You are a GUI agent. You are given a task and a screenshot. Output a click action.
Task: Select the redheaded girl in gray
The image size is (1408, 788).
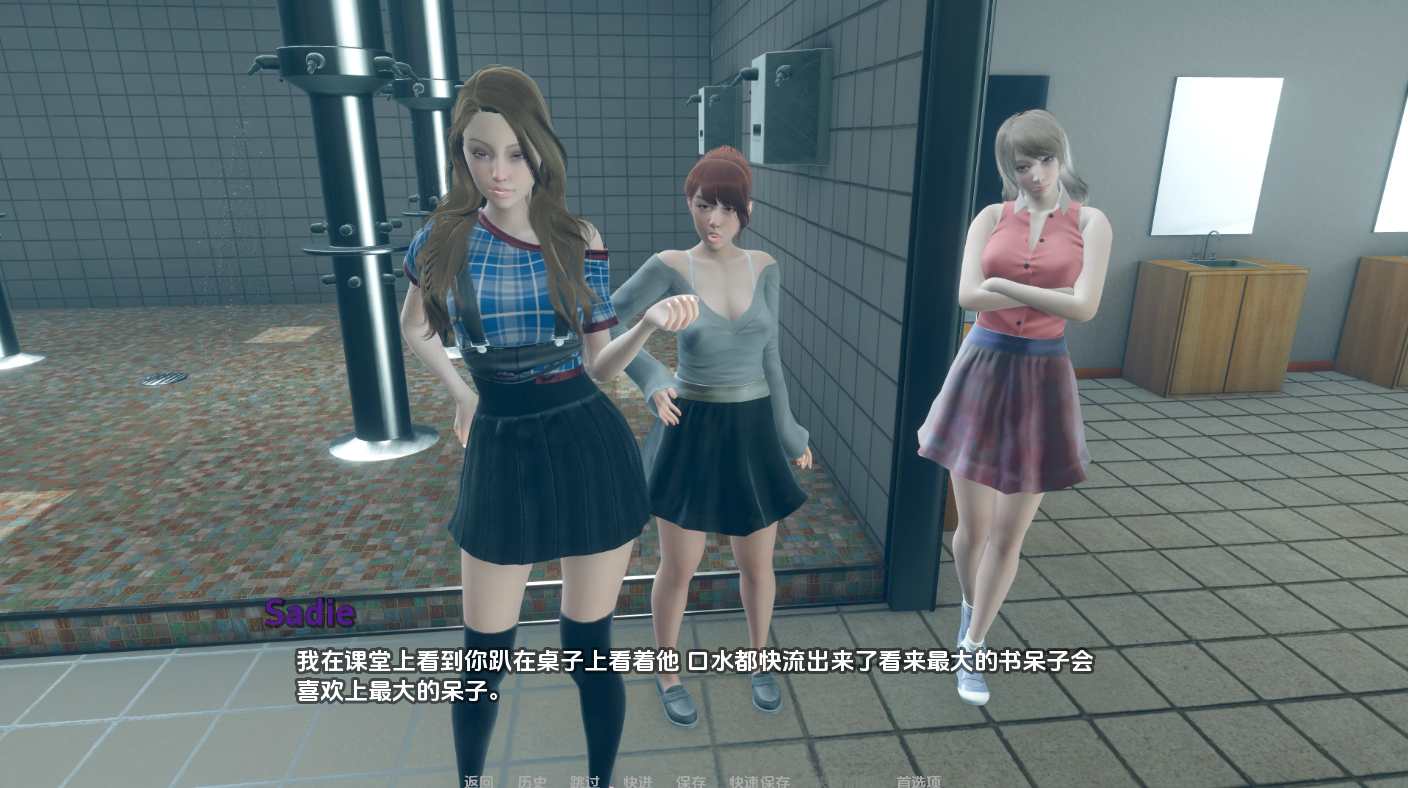(720, 300)
